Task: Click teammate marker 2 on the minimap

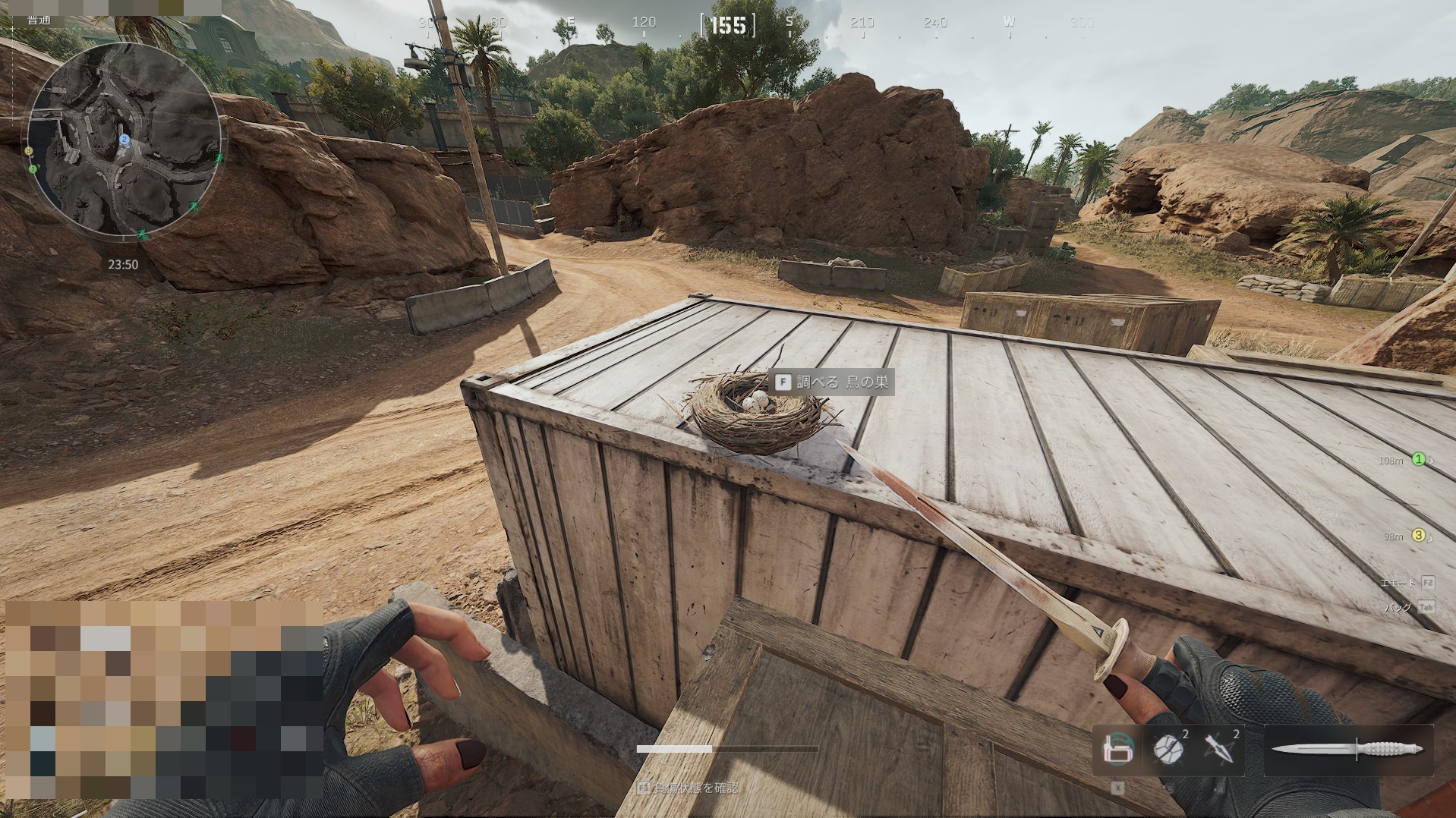Action: pos(124,140)
